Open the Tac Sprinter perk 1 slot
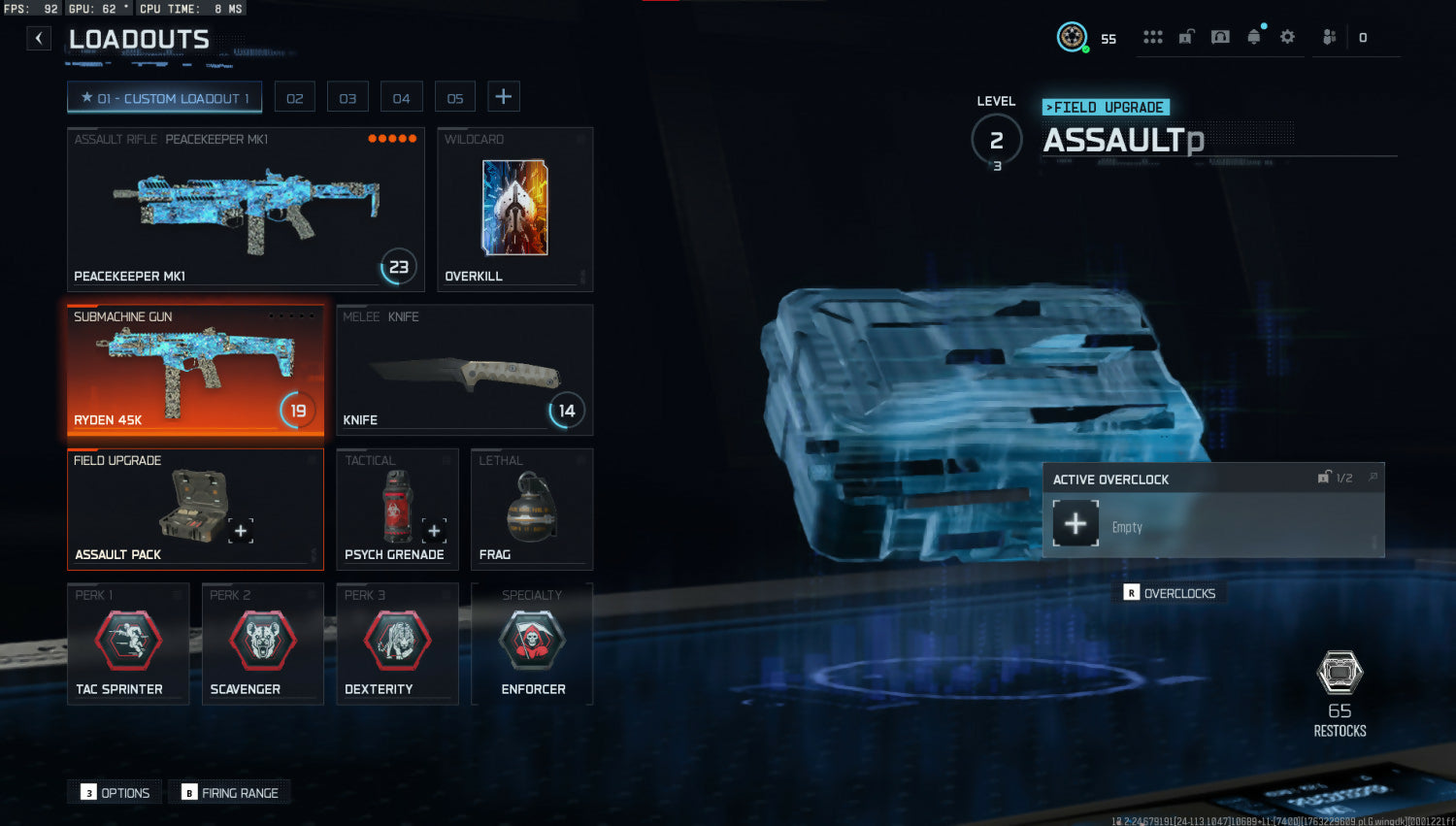The height and width of the screenshot is (826, 1456). [x=128, y=644]
